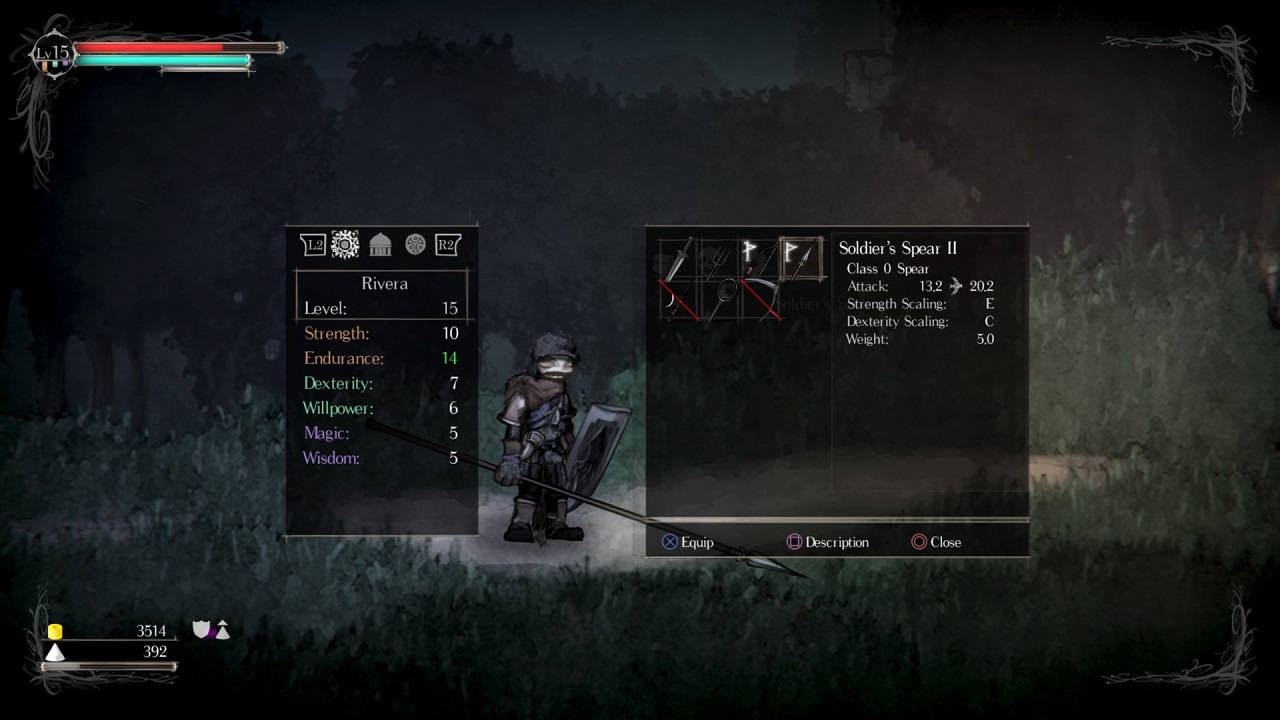Switch to the round creed emblem tab
1280x720 pixels.
point(415,244)
